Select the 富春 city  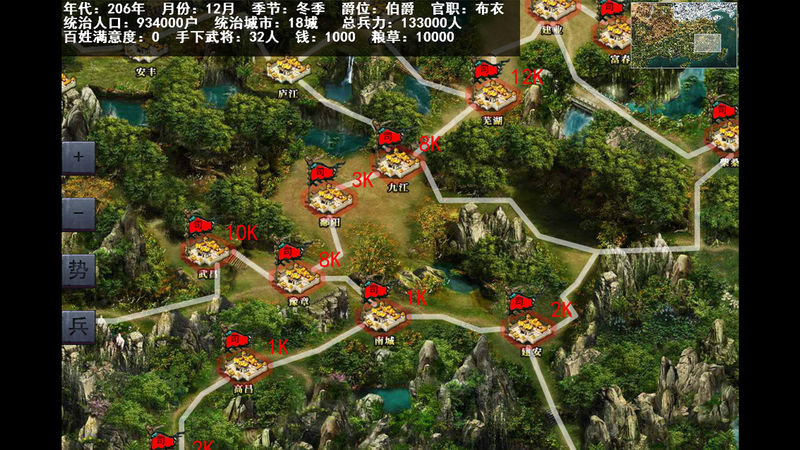(x=615, y=34)
